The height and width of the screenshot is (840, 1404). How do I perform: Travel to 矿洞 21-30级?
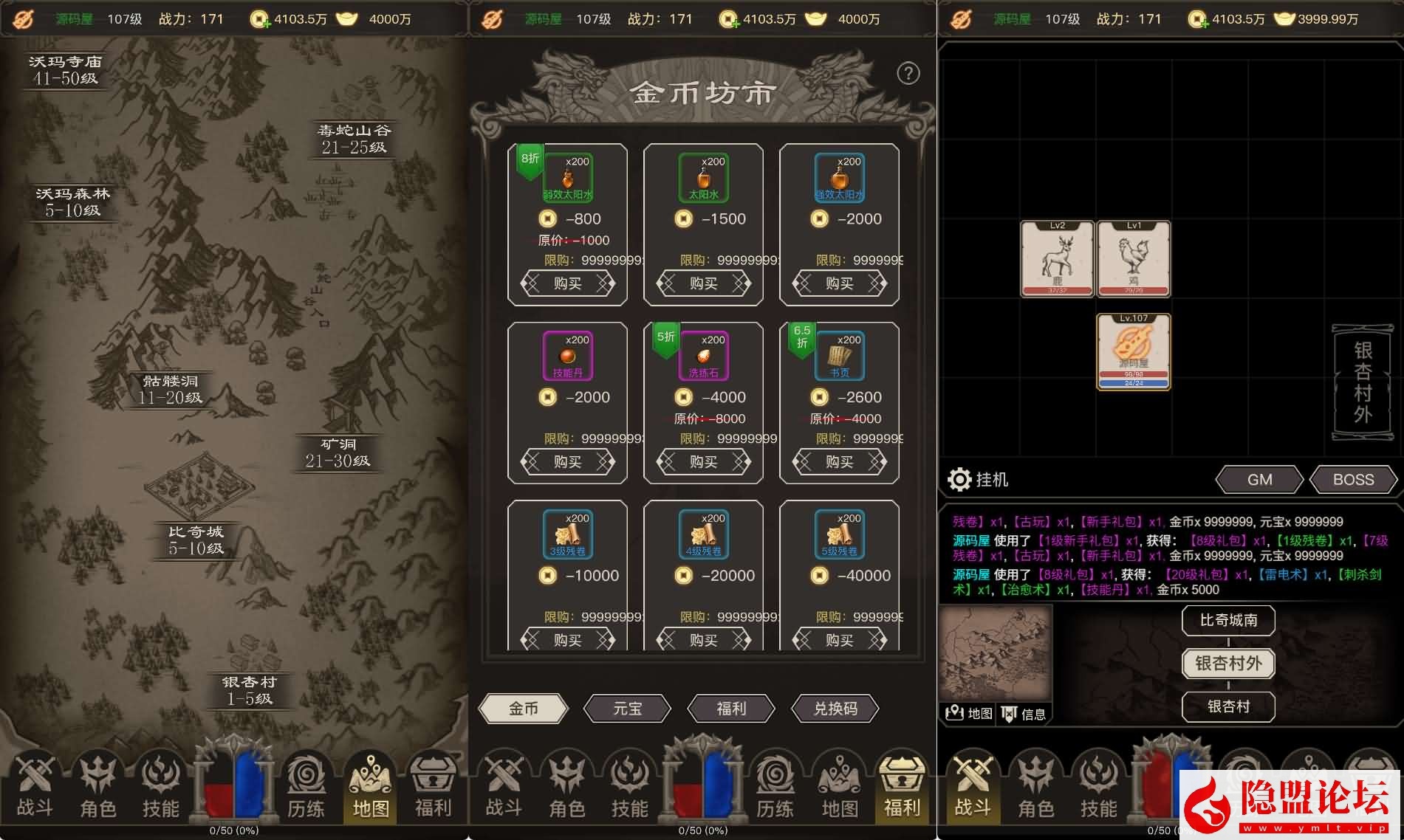pos(338,452)
